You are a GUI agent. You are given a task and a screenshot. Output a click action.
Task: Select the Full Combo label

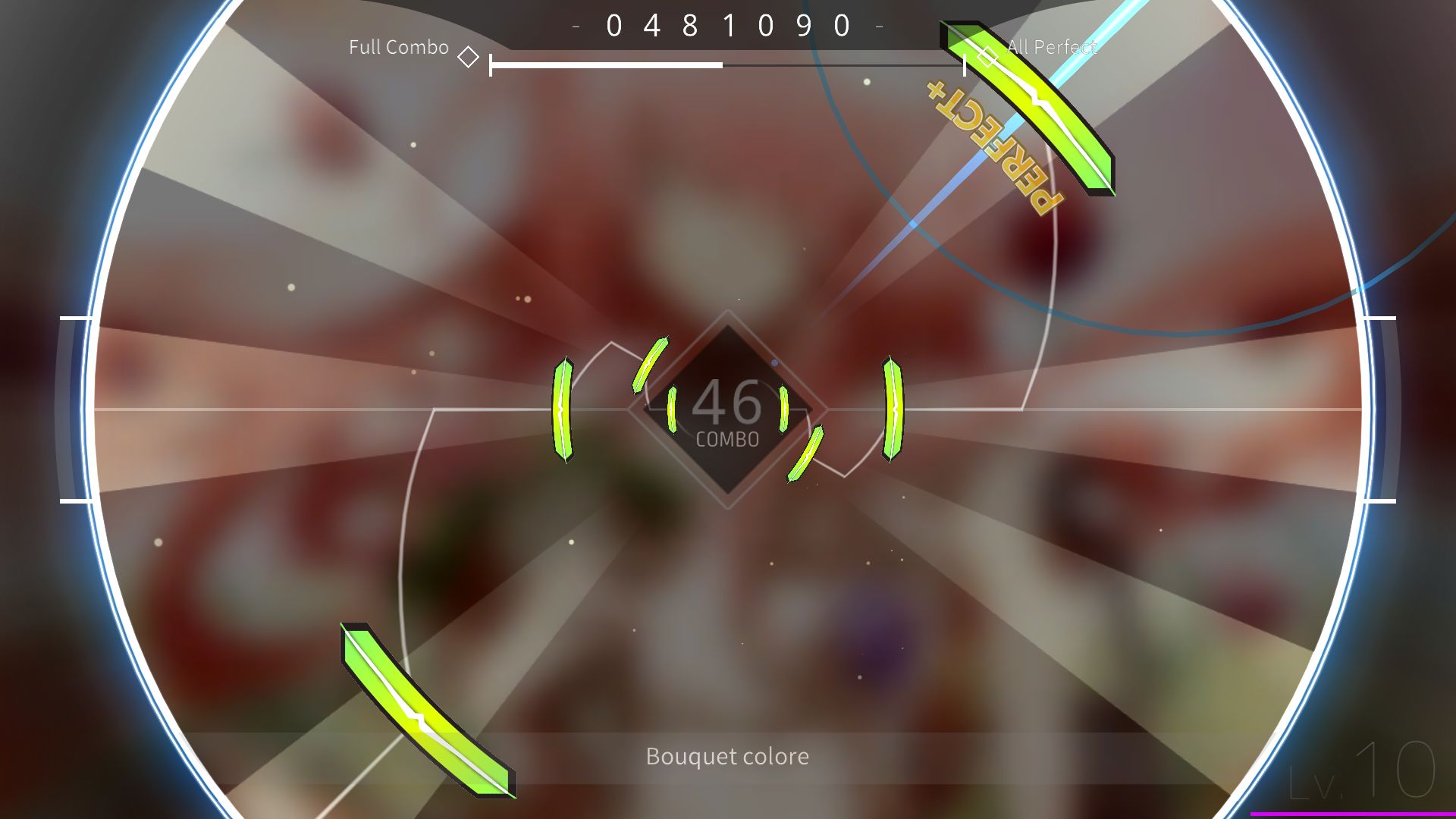(x=397, y=47)
